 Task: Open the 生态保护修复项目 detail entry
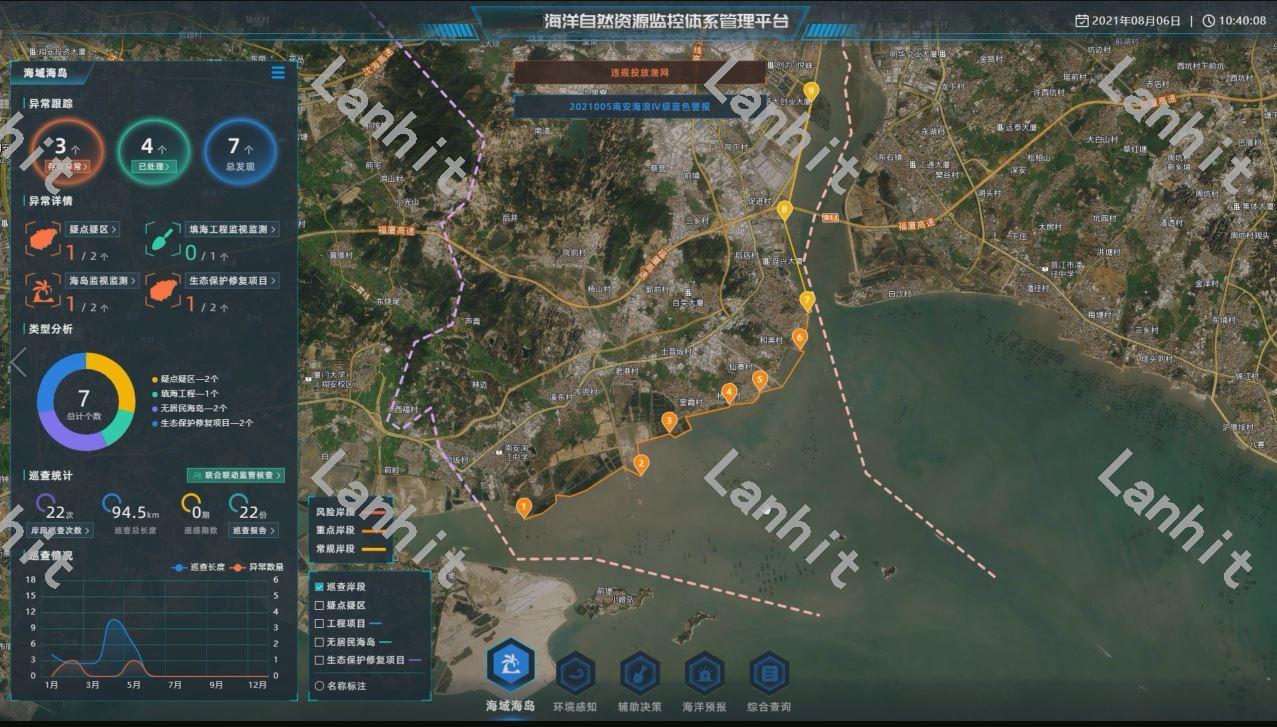pos(232,281)
